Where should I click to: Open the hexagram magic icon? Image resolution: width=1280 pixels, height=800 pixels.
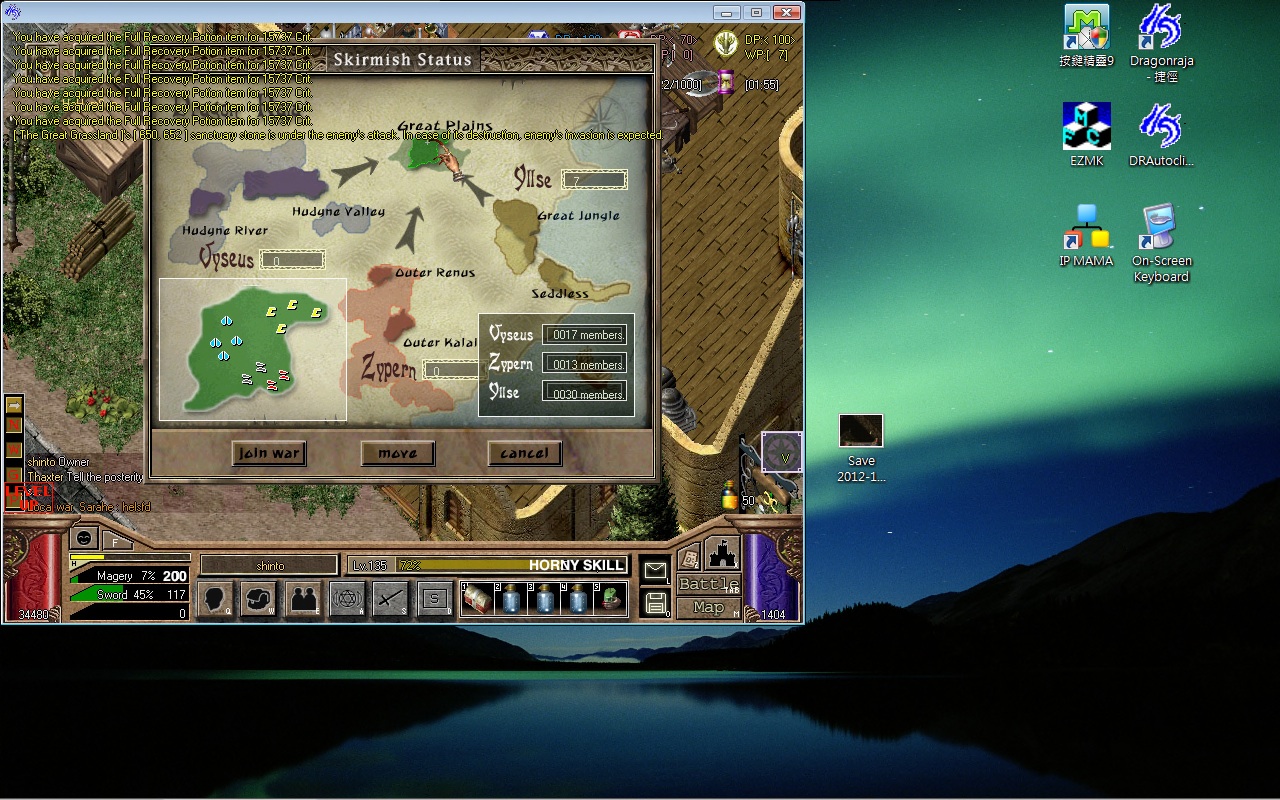pos(347,599)
